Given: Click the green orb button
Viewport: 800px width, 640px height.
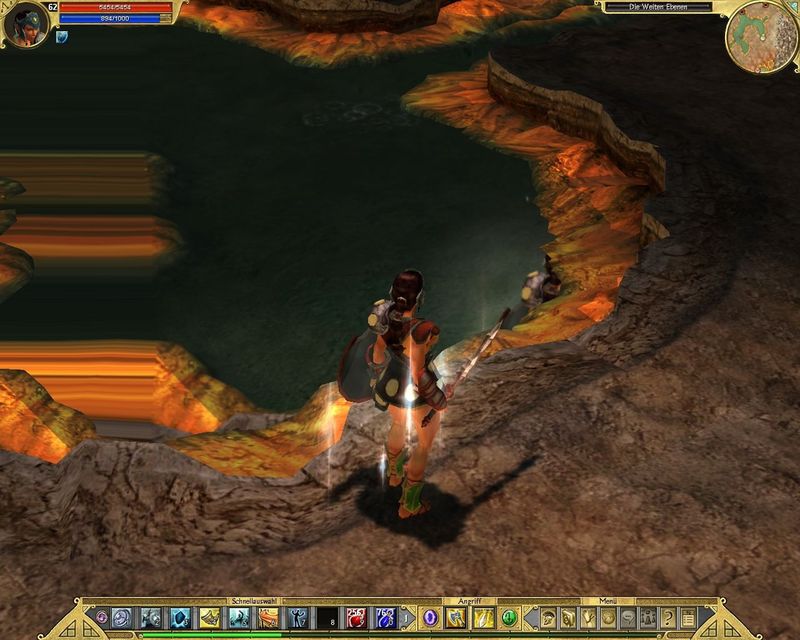Looking at the screenshot, I should click(x=509, y=618).
